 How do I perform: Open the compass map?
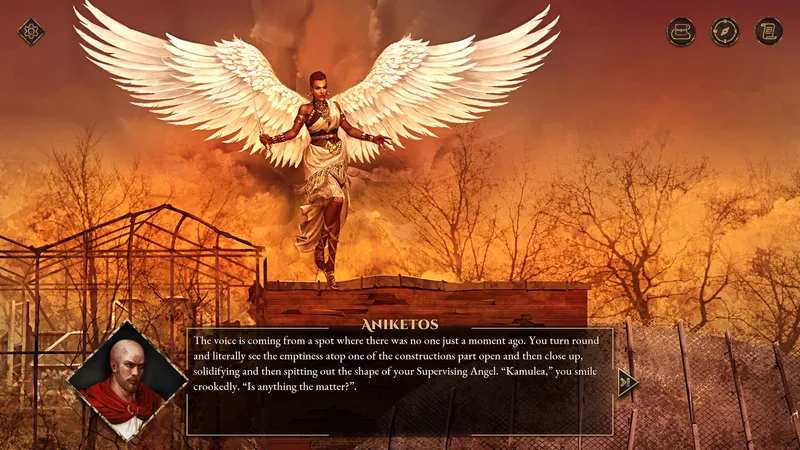pyautogui.click(x=725, y=32)
